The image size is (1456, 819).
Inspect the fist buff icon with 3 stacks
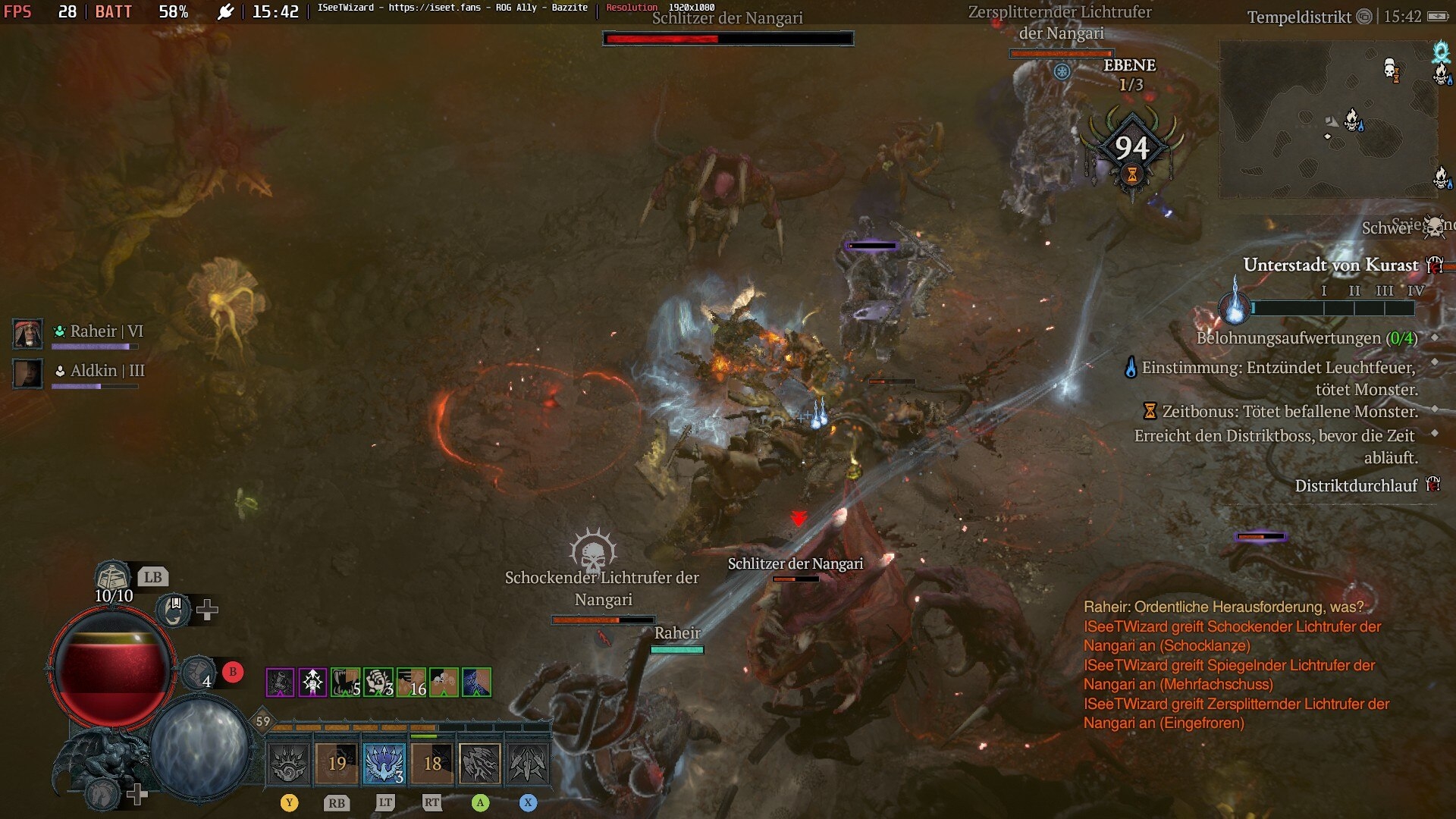pos(378,682)
